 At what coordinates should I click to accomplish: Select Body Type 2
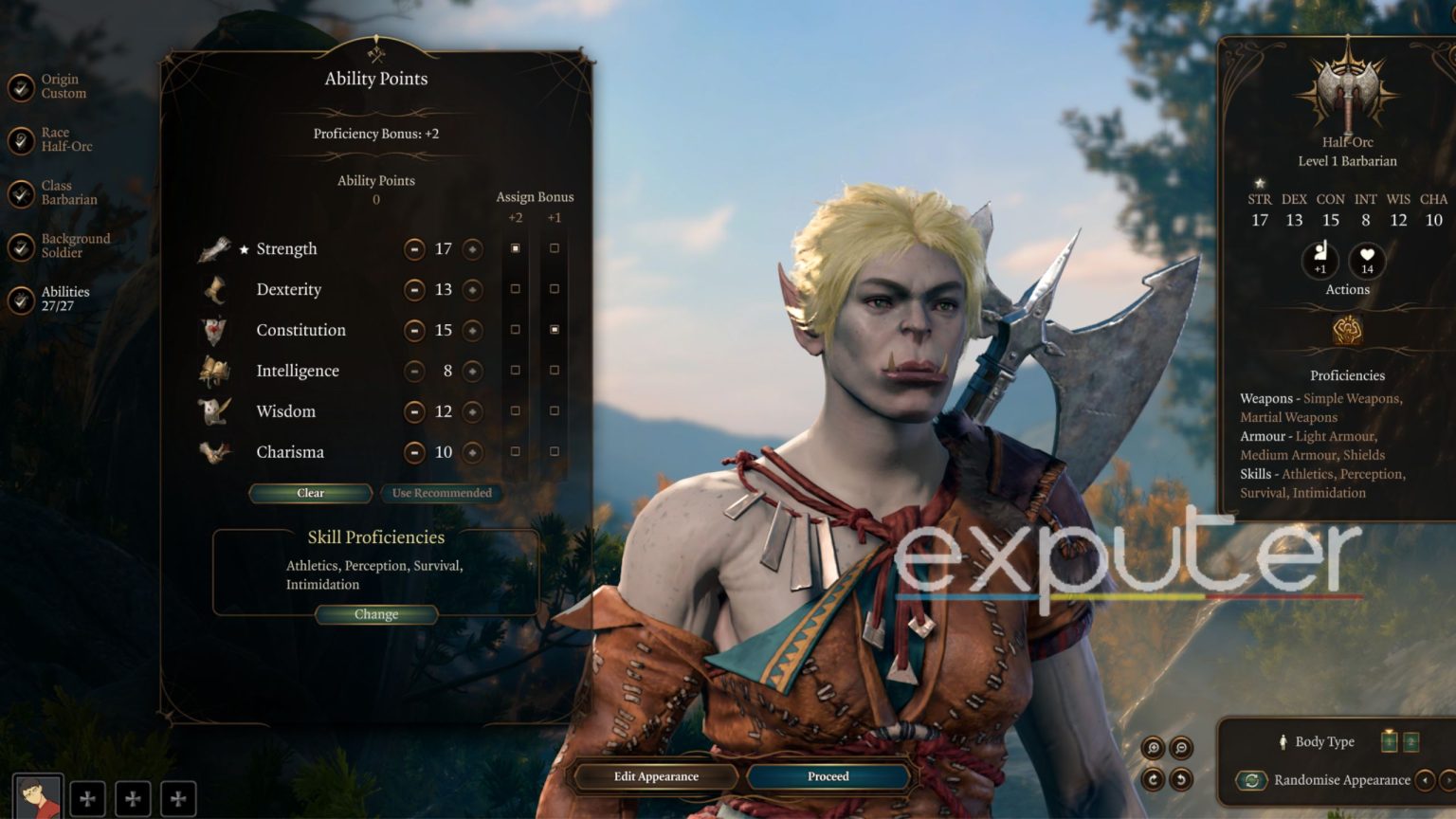[x=1411, y=742]
